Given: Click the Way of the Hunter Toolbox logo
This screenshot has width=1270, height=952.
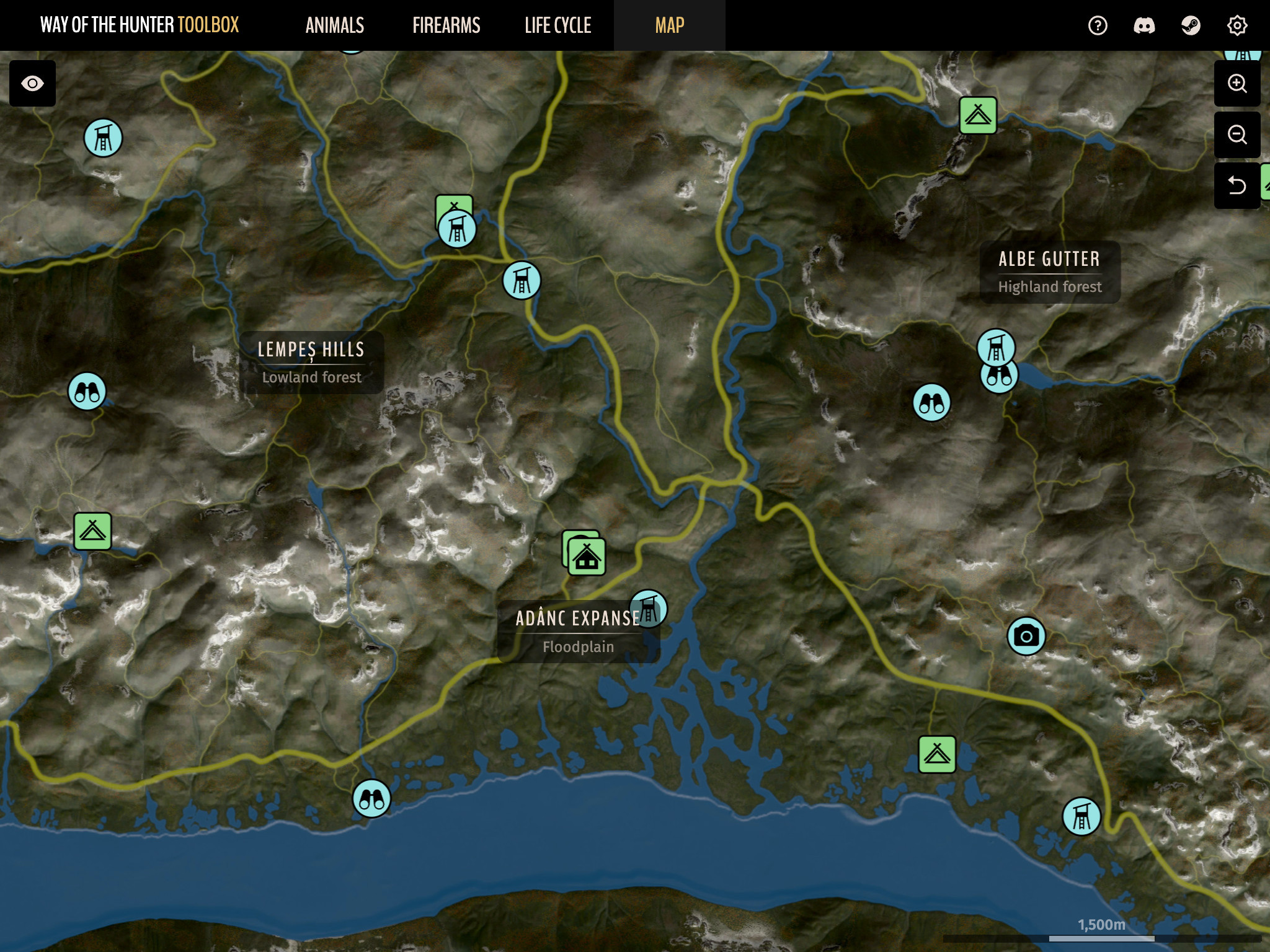Looking at the screenshot, I should [x=140, y=25].
